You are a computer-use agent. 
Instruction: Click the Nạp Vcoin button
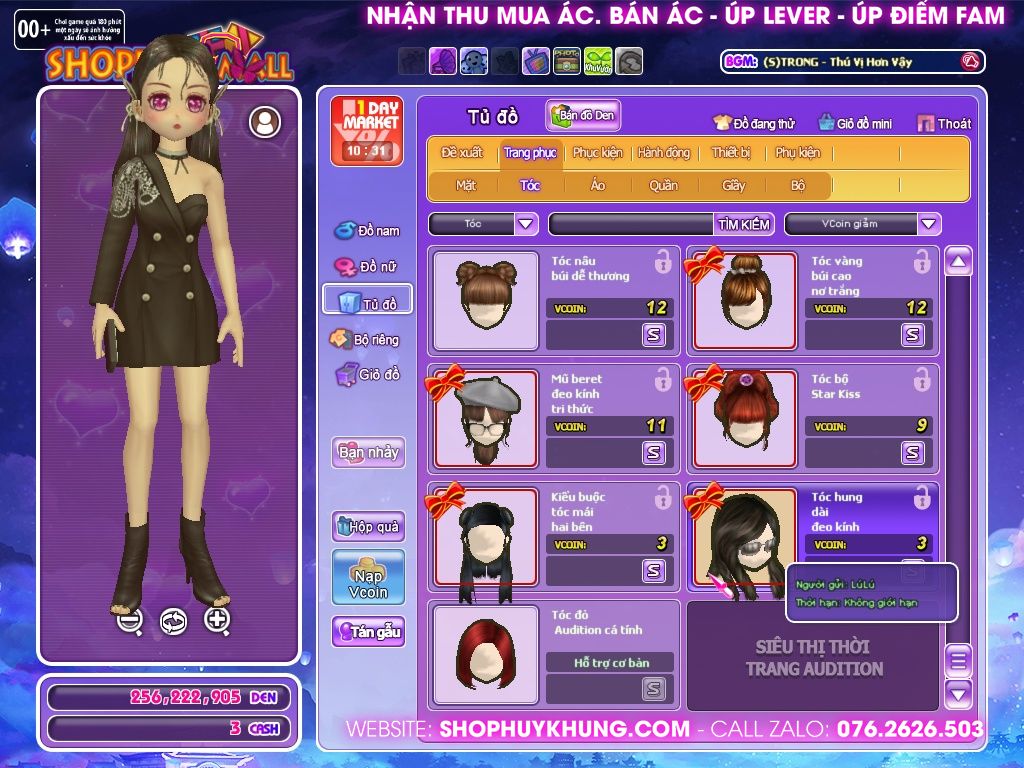(x=368, y=577)
